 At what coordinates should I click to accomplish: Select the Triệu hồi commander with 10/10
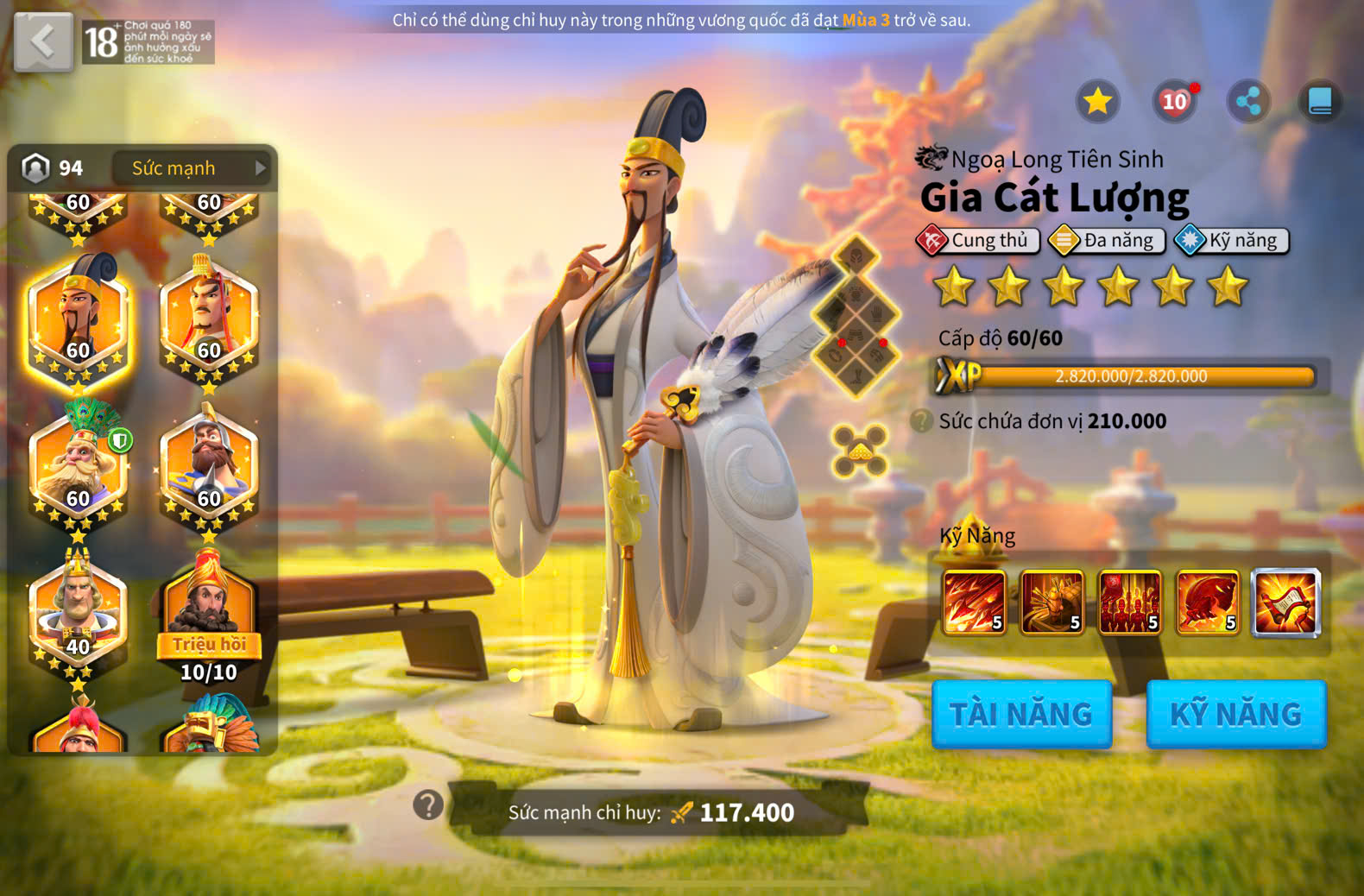[x=209, y=615]
